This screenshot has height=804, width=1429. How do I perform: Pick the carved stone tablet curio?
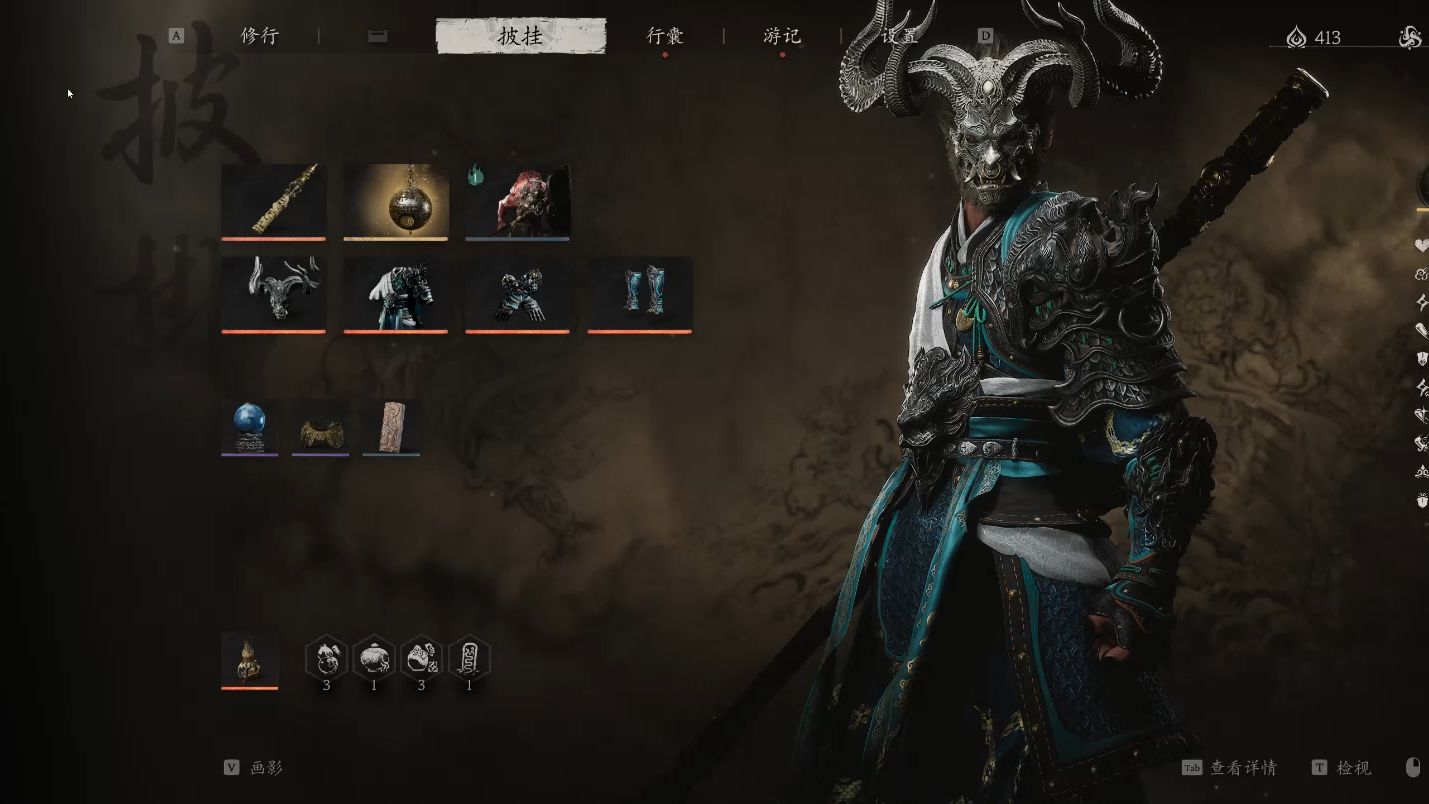coord(391,427)
